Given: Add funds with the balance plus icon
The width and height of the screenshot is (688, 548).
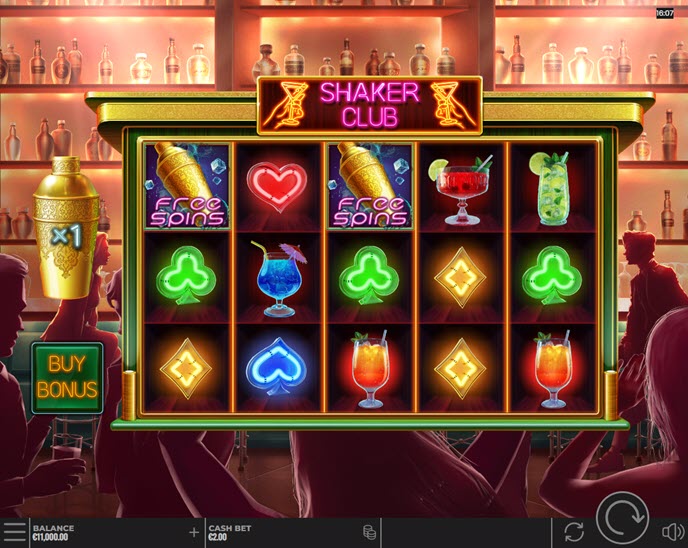Looking at the screenshot, I should coord(194,532).
